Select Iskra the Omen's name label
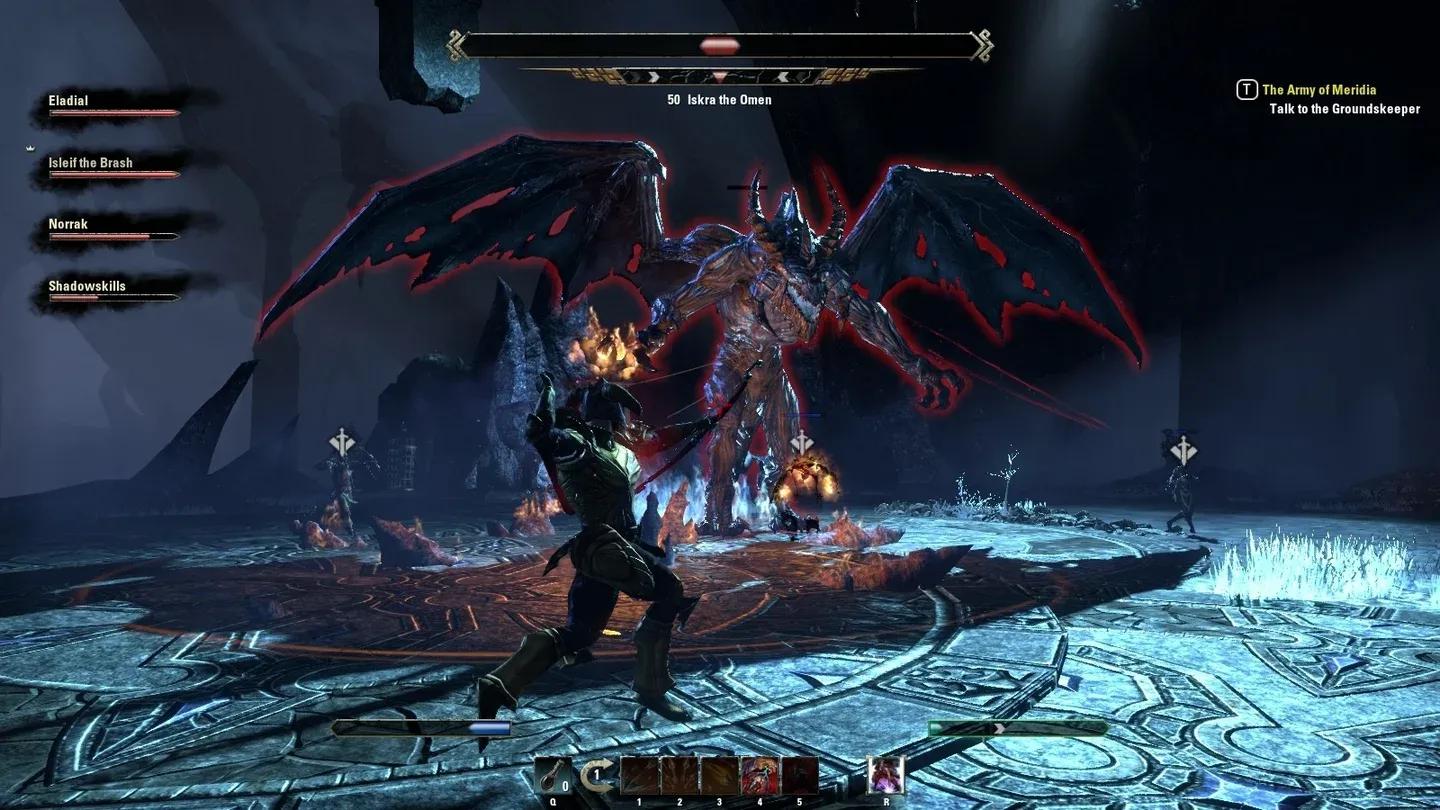Viewport: 1440px width, 810px height. coord(721,99)
